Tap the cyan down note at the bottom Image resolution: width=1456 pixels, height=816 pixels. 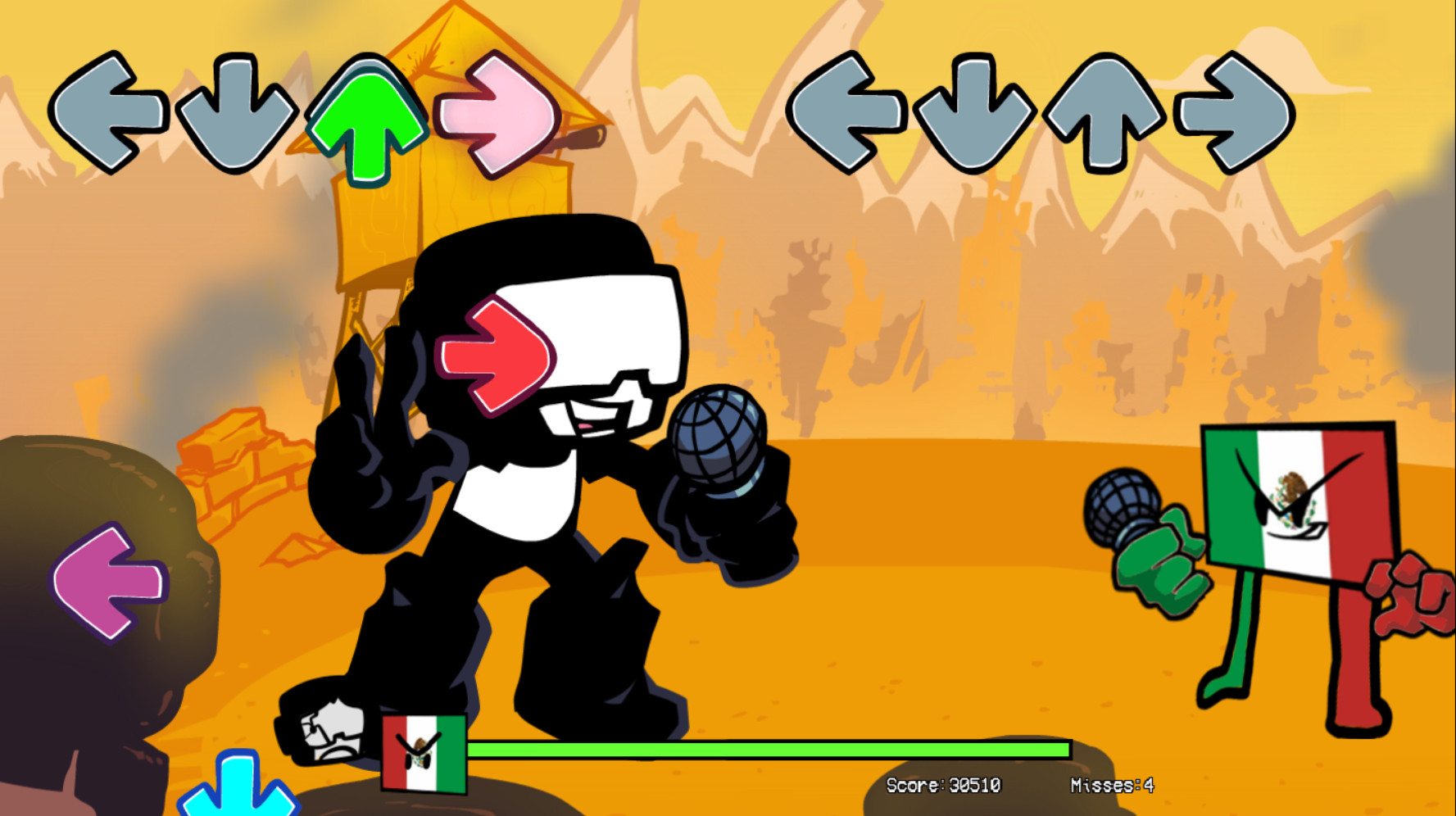click(238, 791)
